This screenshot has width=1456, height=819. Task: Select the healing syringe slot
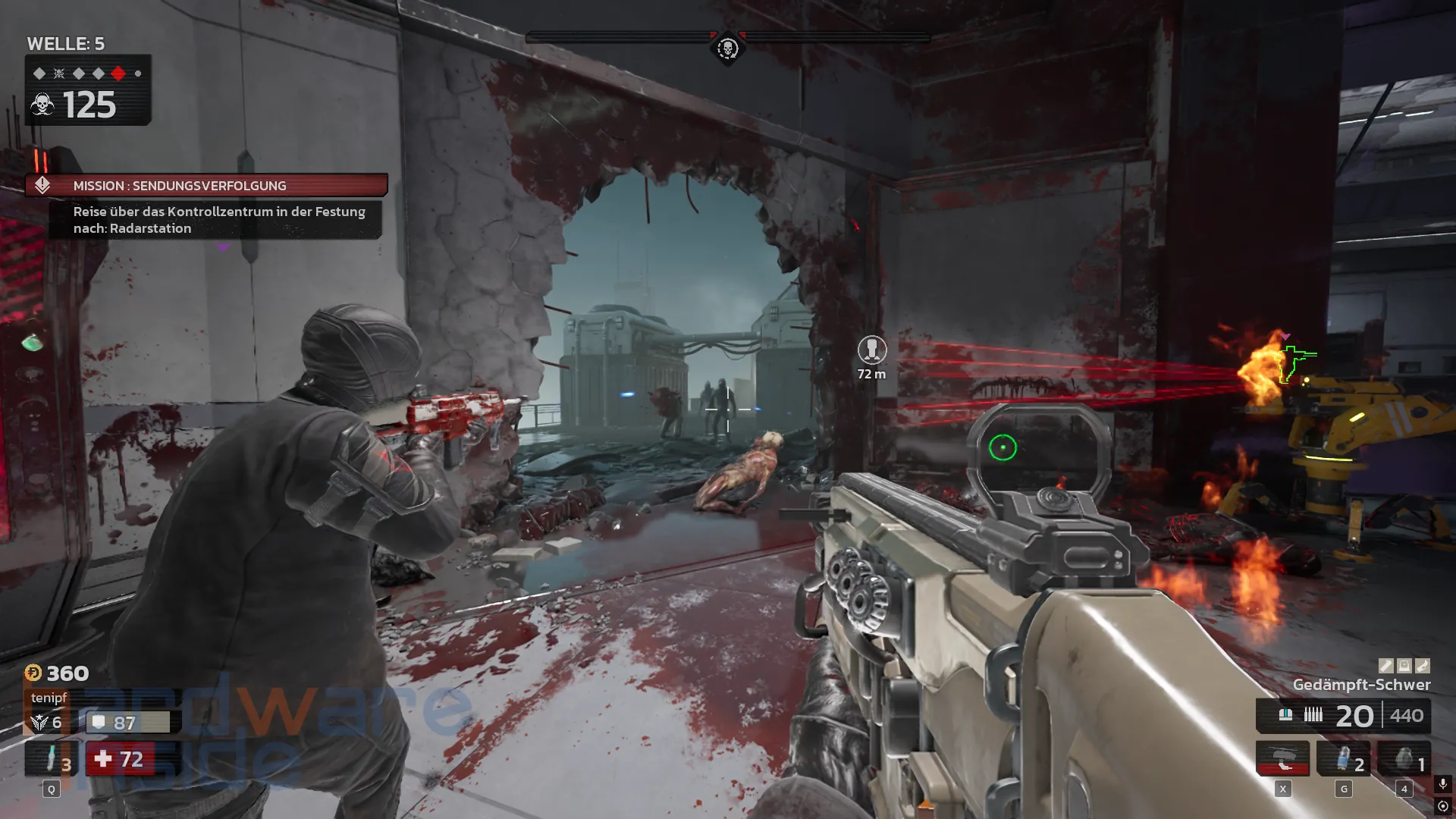51,759
